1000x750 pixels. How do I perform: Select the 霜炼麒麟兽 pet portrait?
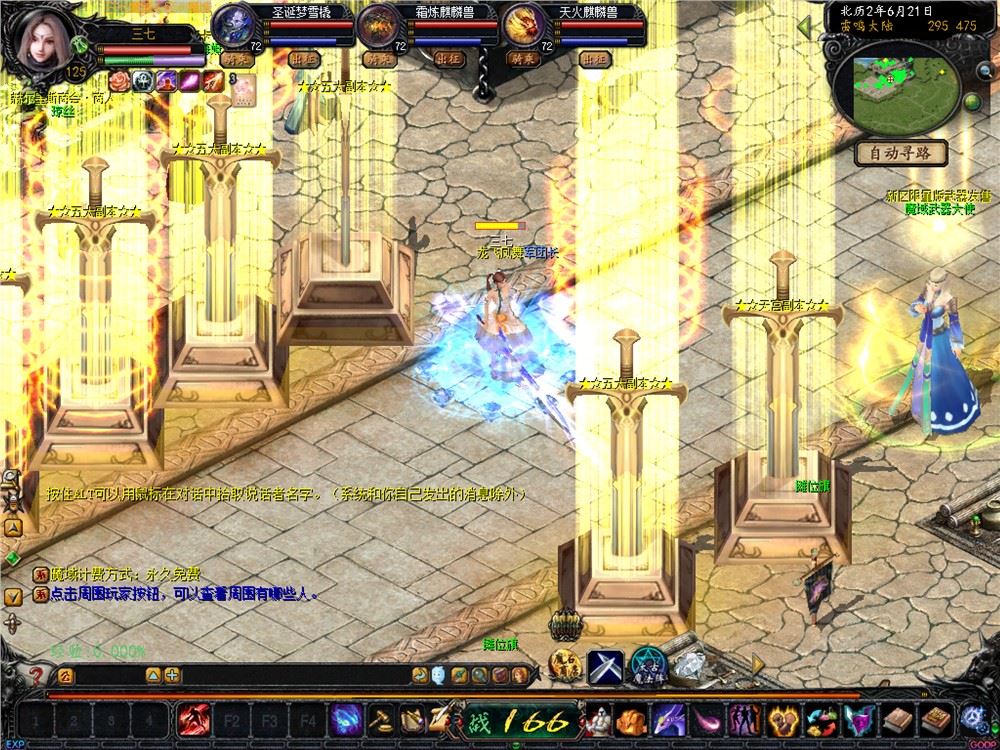(x=380, y=24)
